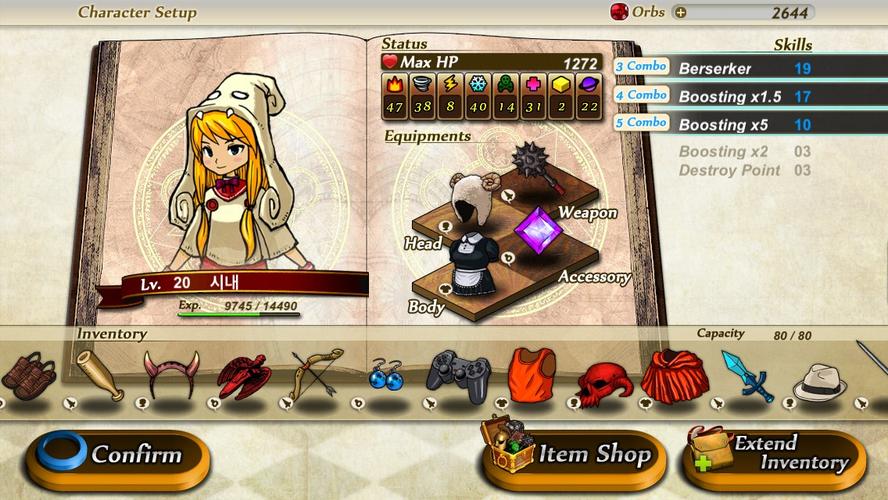Select the Boosting x5 skill
The image size is (888, 500).
click(x=745, y=125)
